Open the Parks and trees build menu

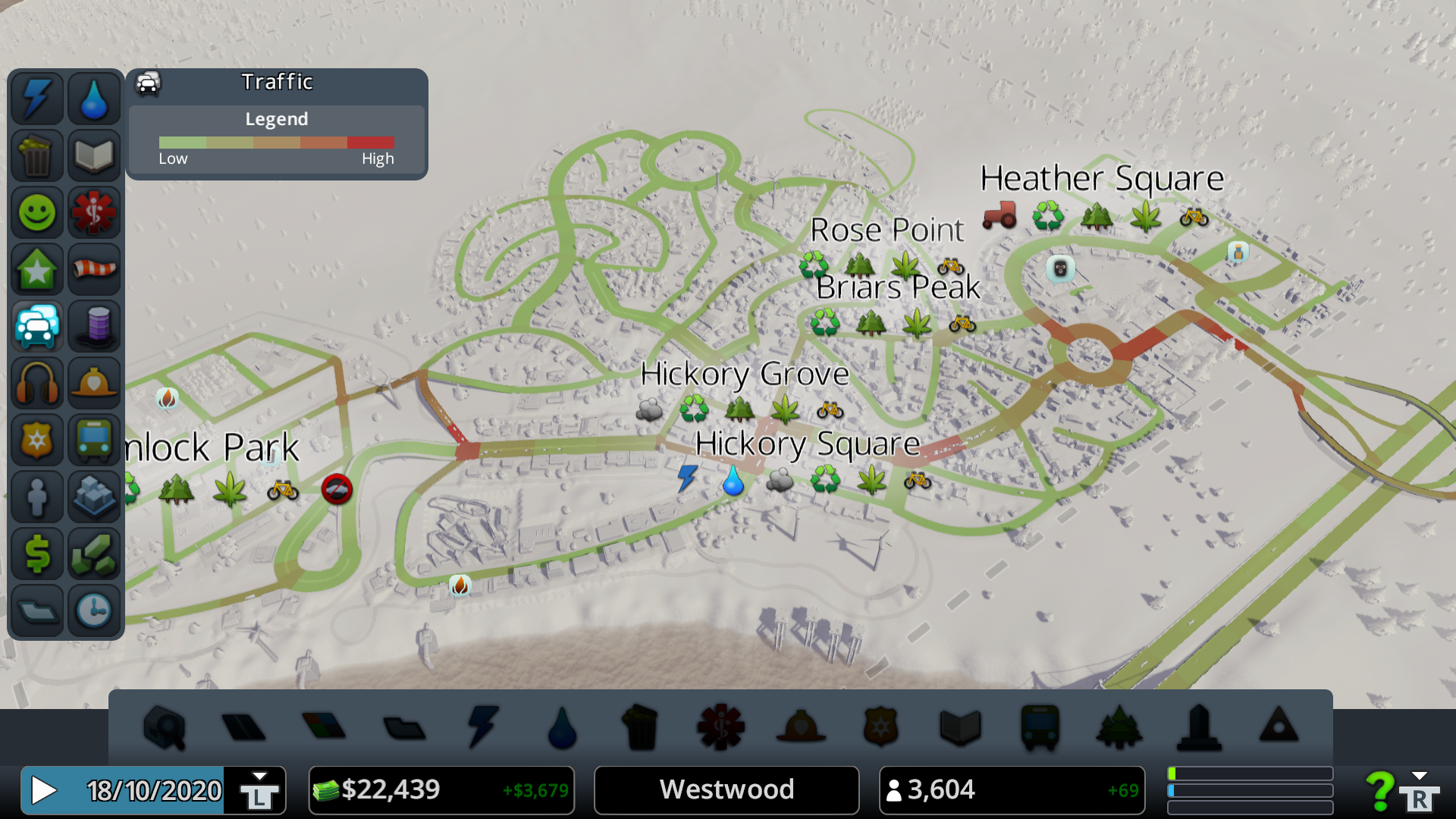point(1119,727)
